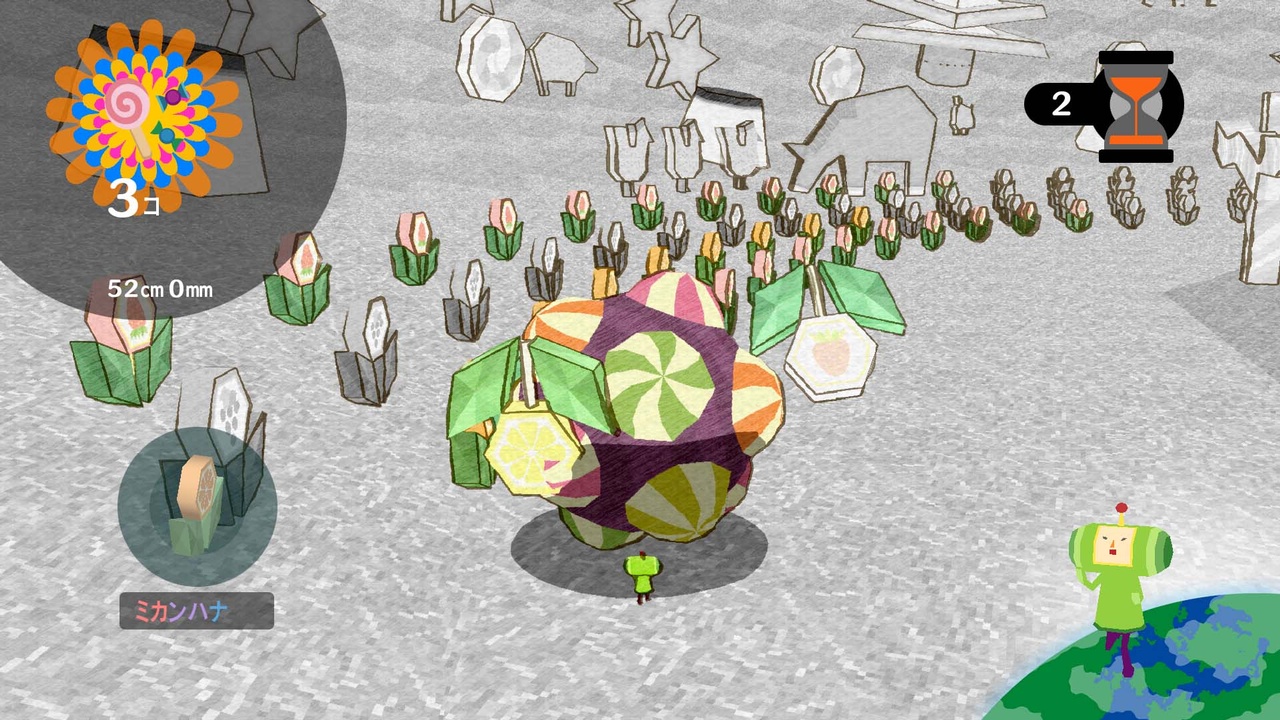Toggle the timer countdown badge showing 2
The image size is (1280, 720).
[x=1061, y=106]
